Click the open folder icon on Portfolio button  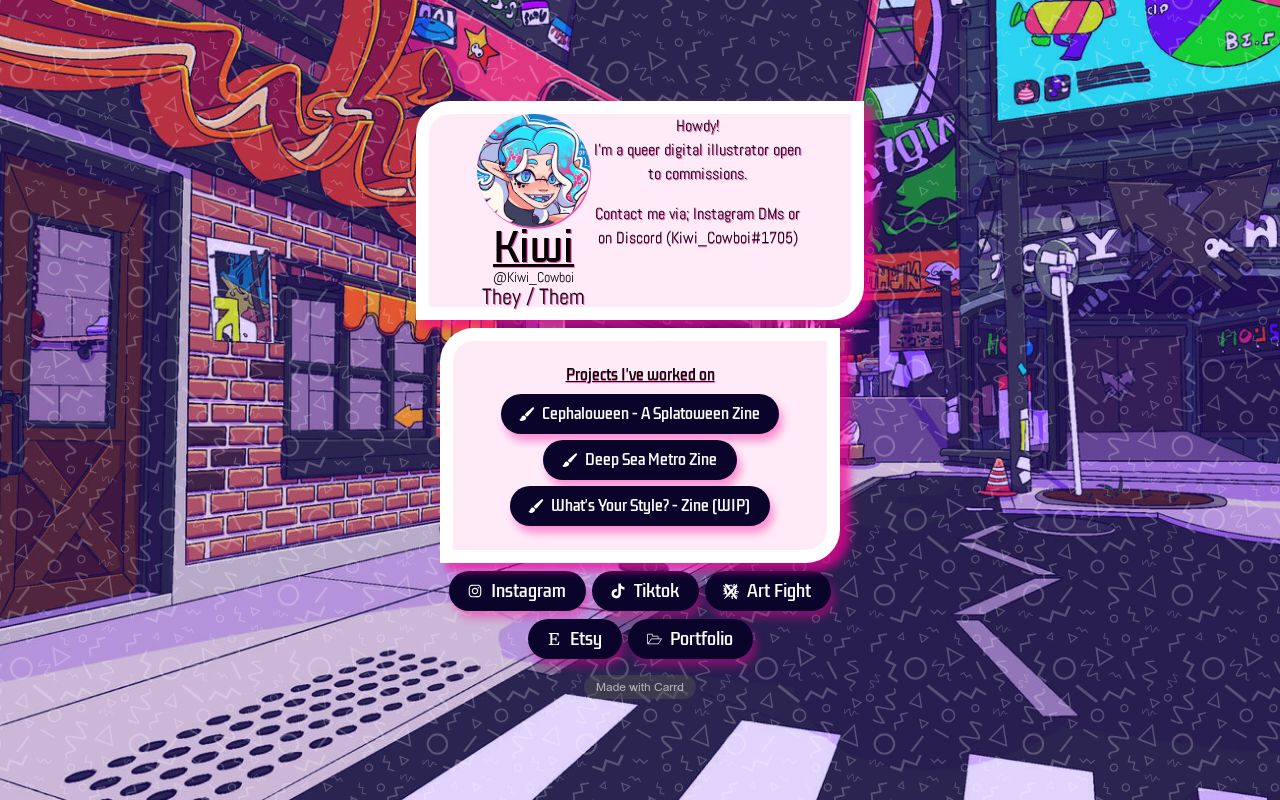[654, 639]
